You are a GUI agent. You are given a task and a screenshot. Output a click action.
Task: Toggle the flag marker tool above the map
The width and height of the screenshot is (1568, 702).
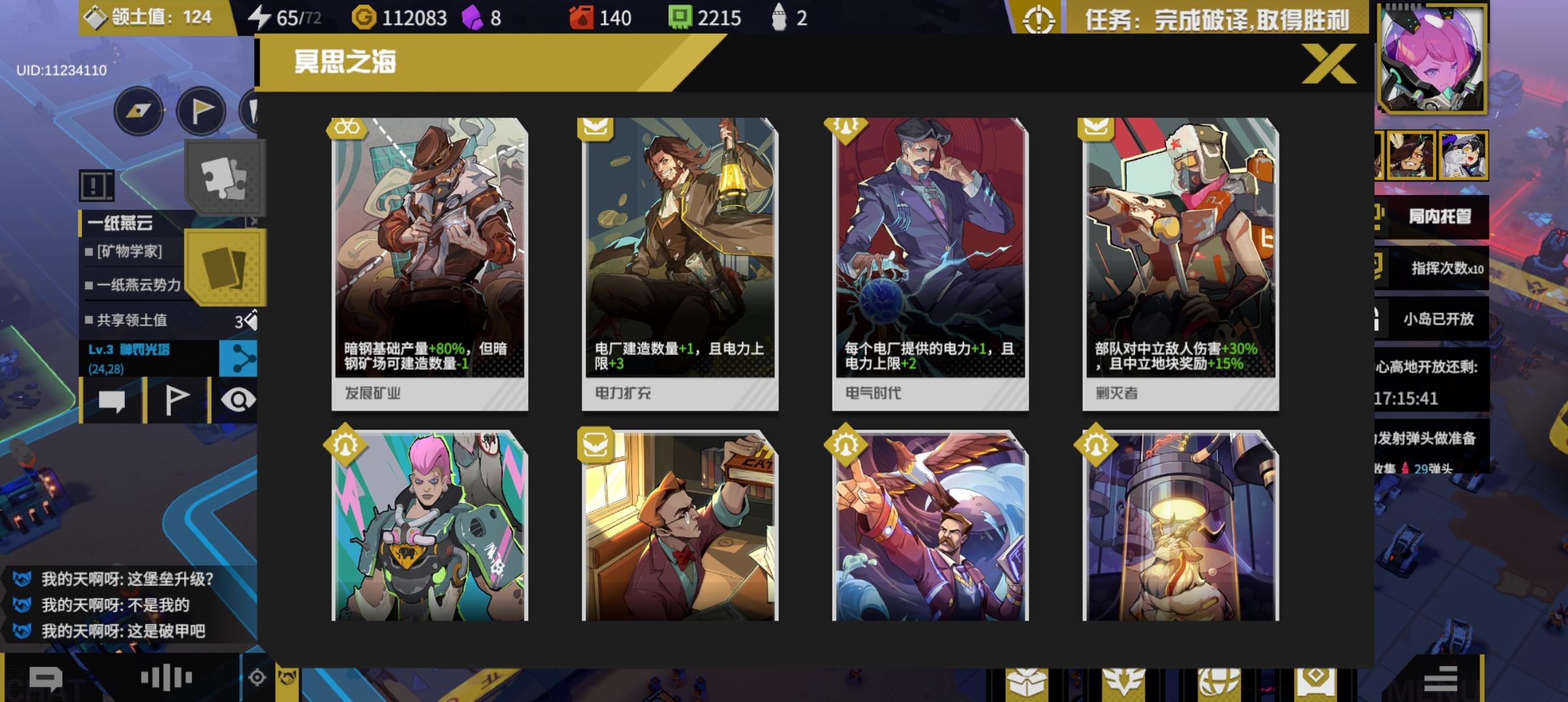201,110
